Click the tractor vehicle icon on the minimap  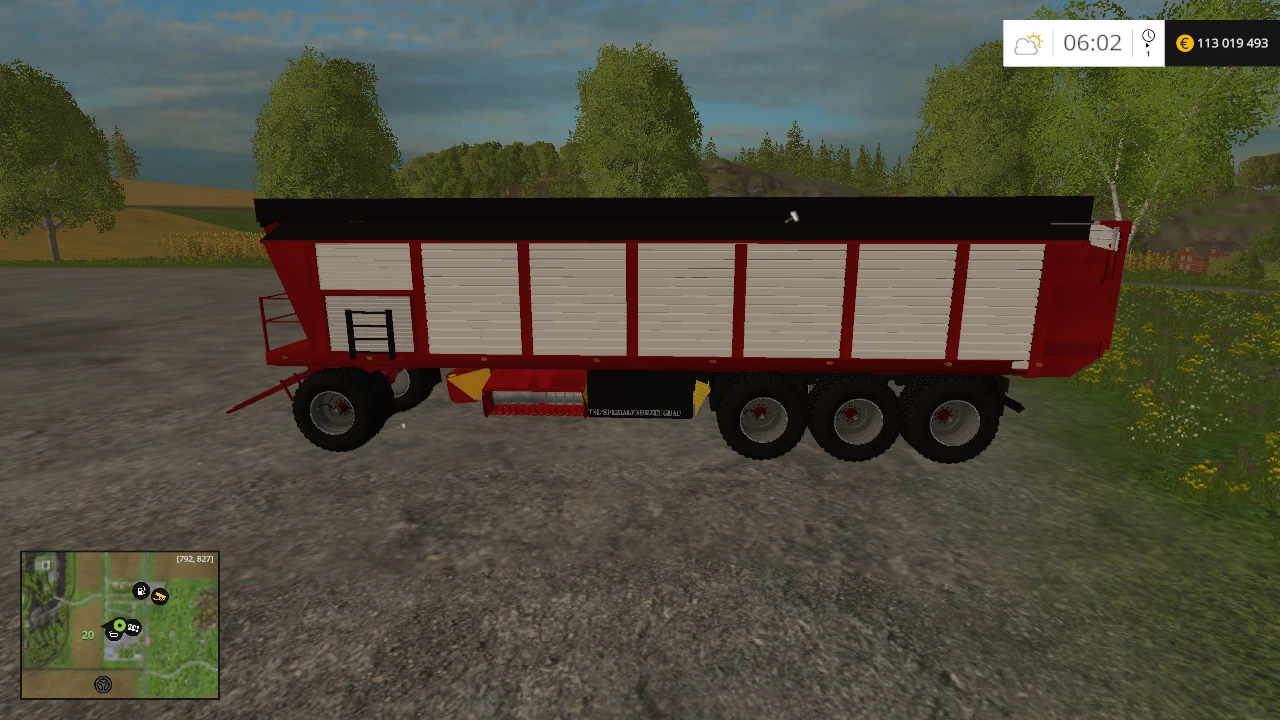114,635
